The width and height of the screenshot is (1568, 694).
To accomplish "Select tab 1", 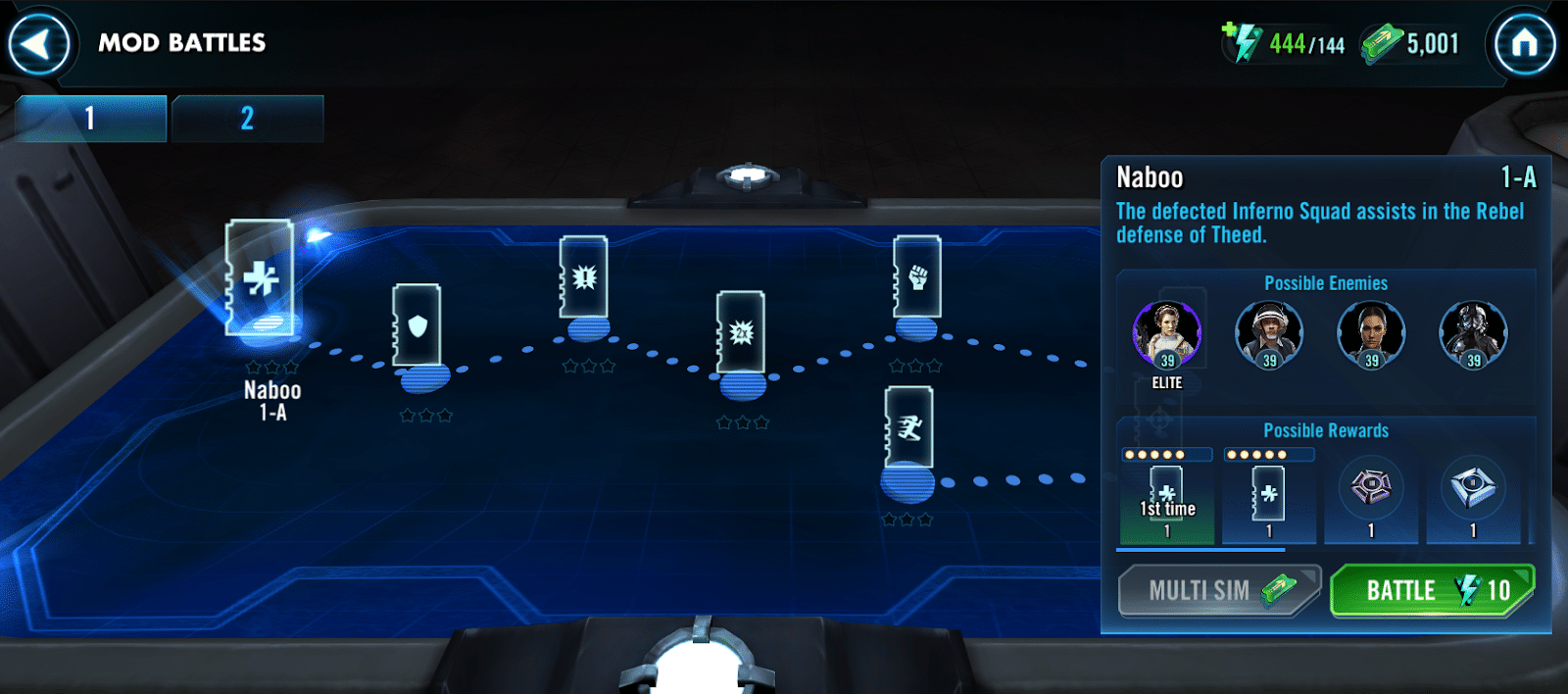I will pyautogui.click(x=90, y=119).
